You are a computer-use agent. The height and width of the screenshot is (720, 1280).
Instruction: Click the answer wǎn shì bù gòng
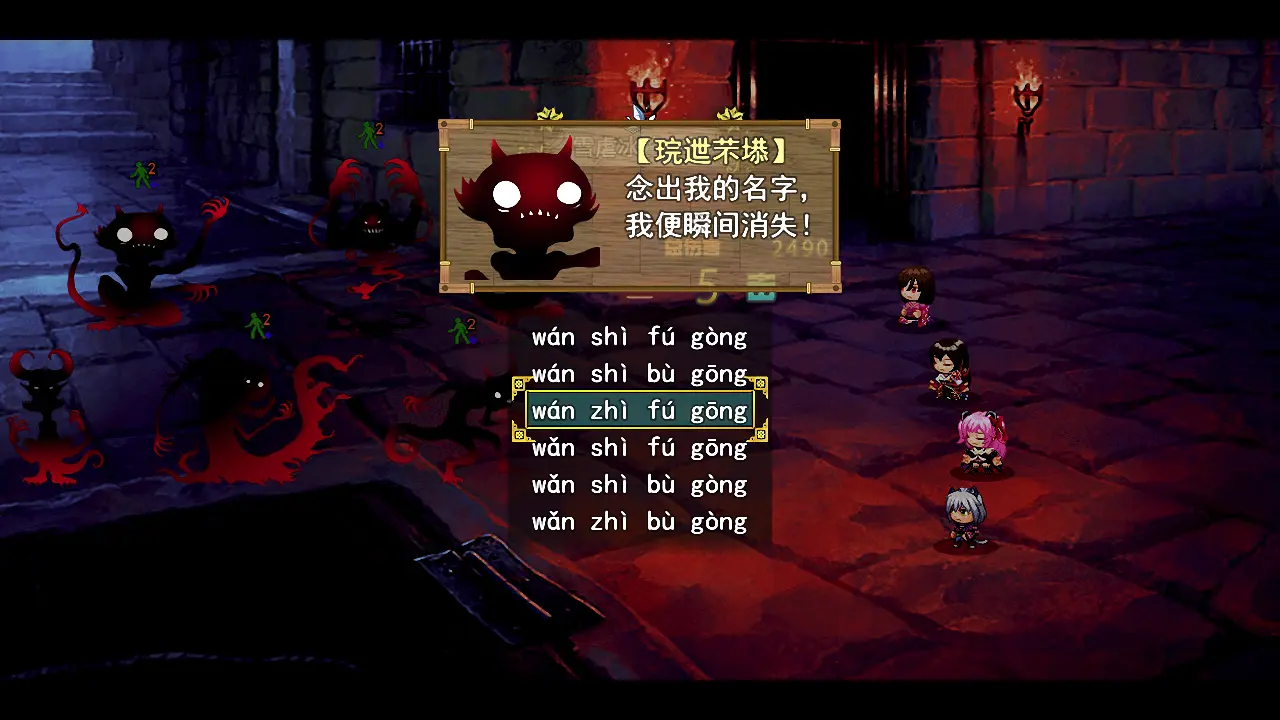pyautogui.click(x=637, y=484)
